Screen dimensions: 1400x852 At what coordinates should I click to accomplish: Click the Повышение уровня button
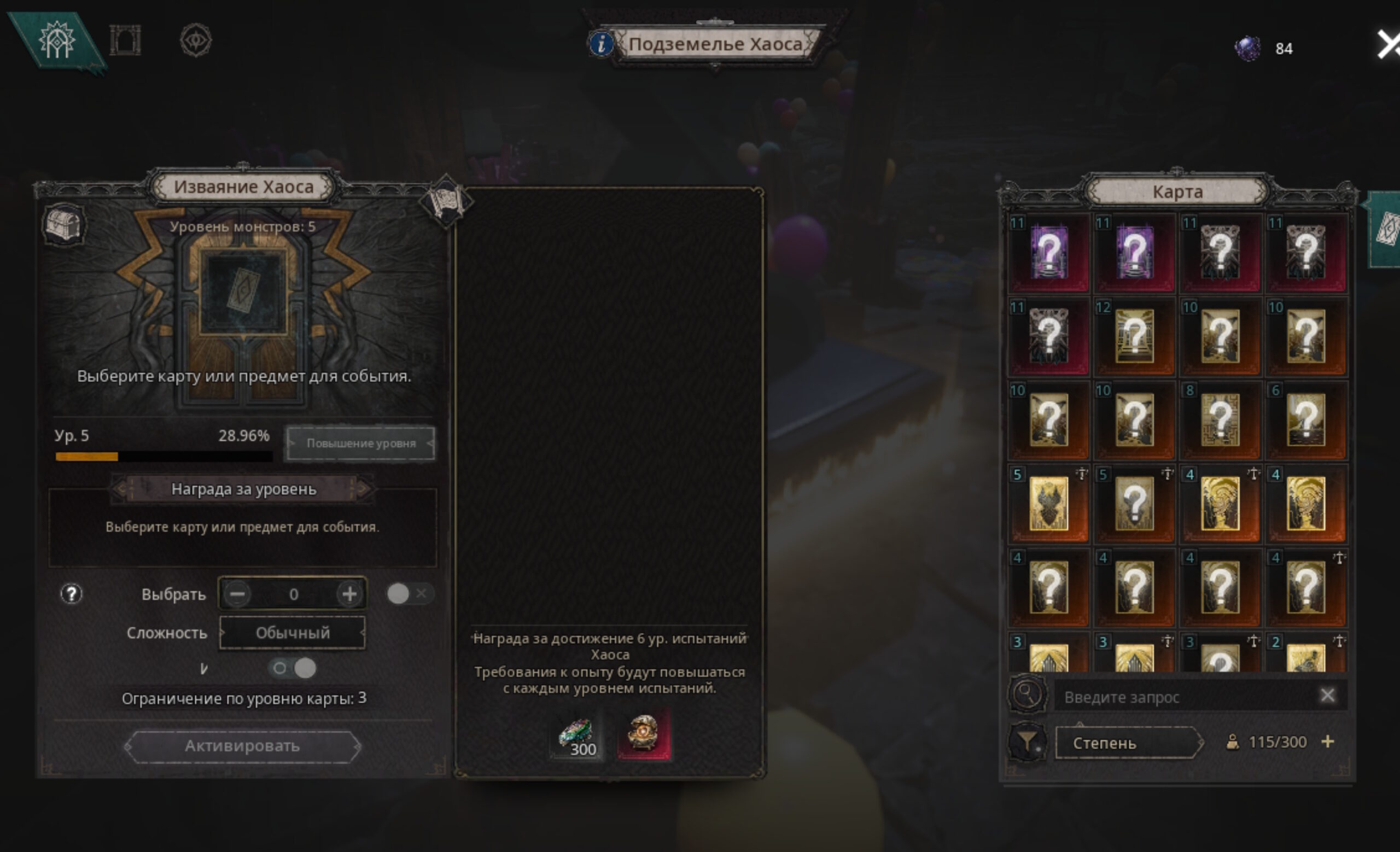[x=361, y=443]
